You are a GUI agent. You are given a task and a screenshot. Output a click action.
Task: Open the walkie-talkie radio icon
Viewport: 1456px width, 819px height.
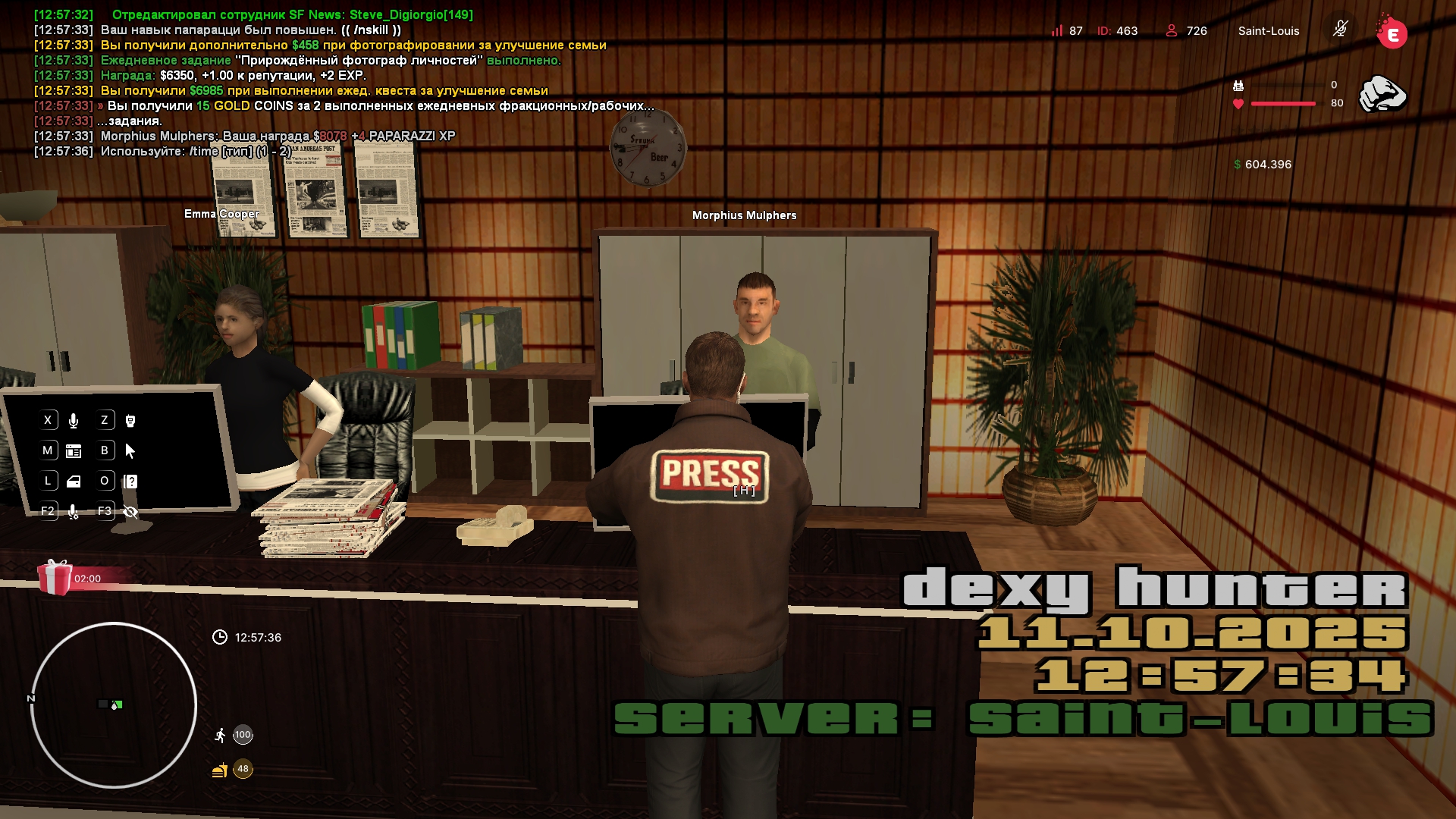pyautogui.click(x=130, y=421)
